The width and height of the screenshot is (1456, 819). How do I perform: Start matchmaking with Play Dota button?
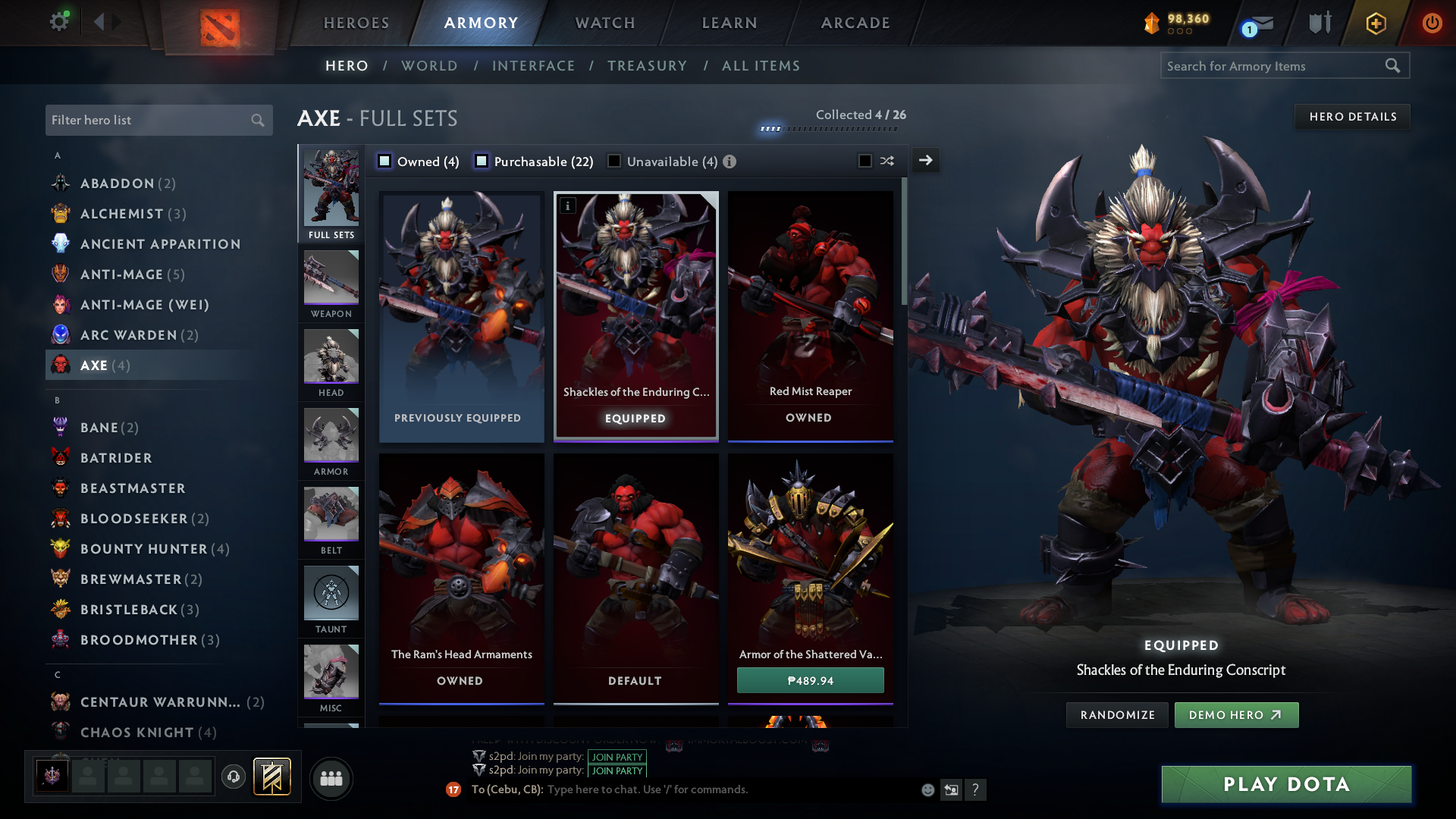[x=1286, y=784]
